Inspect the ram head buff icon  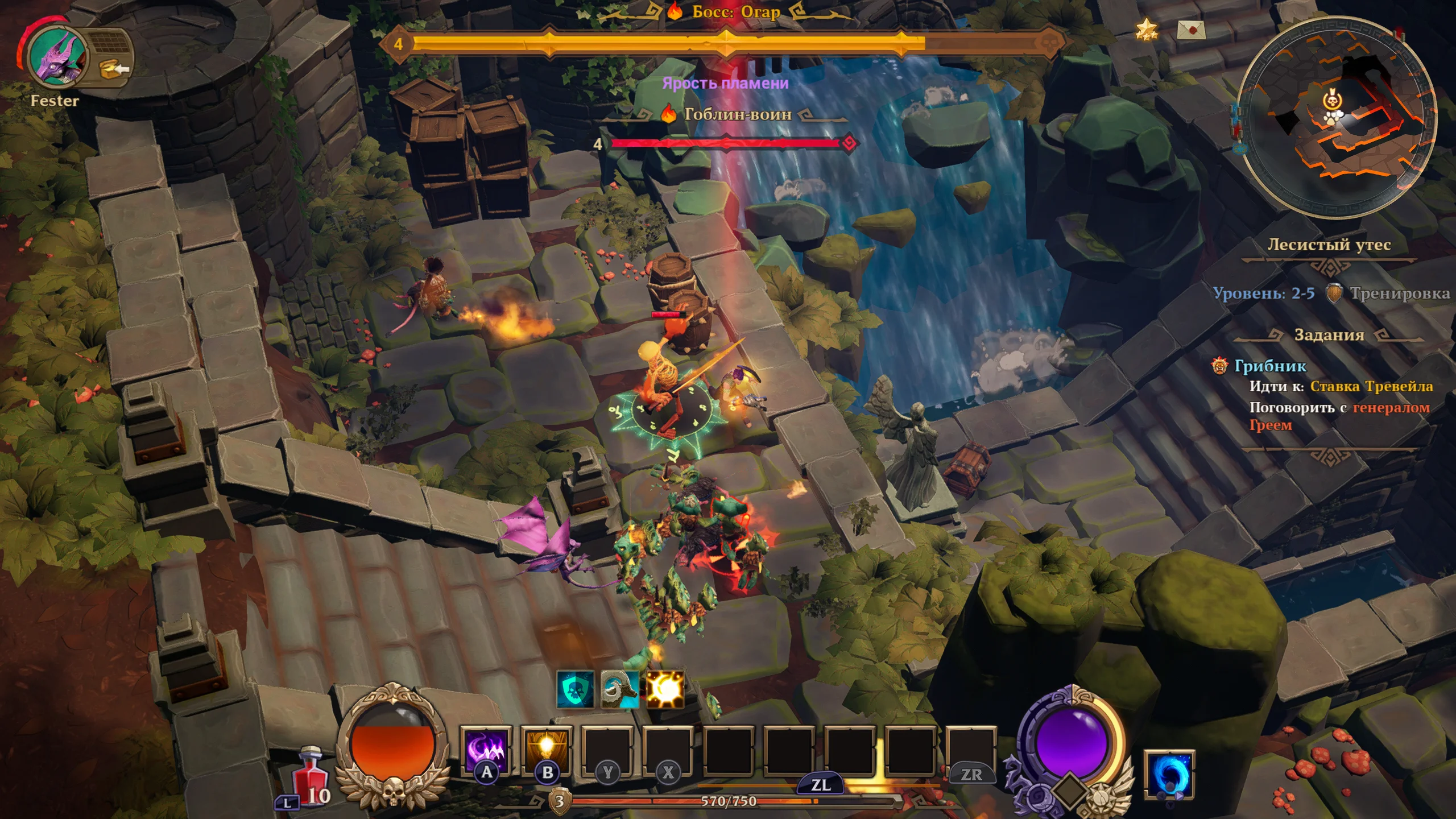[x=619, y=689]
